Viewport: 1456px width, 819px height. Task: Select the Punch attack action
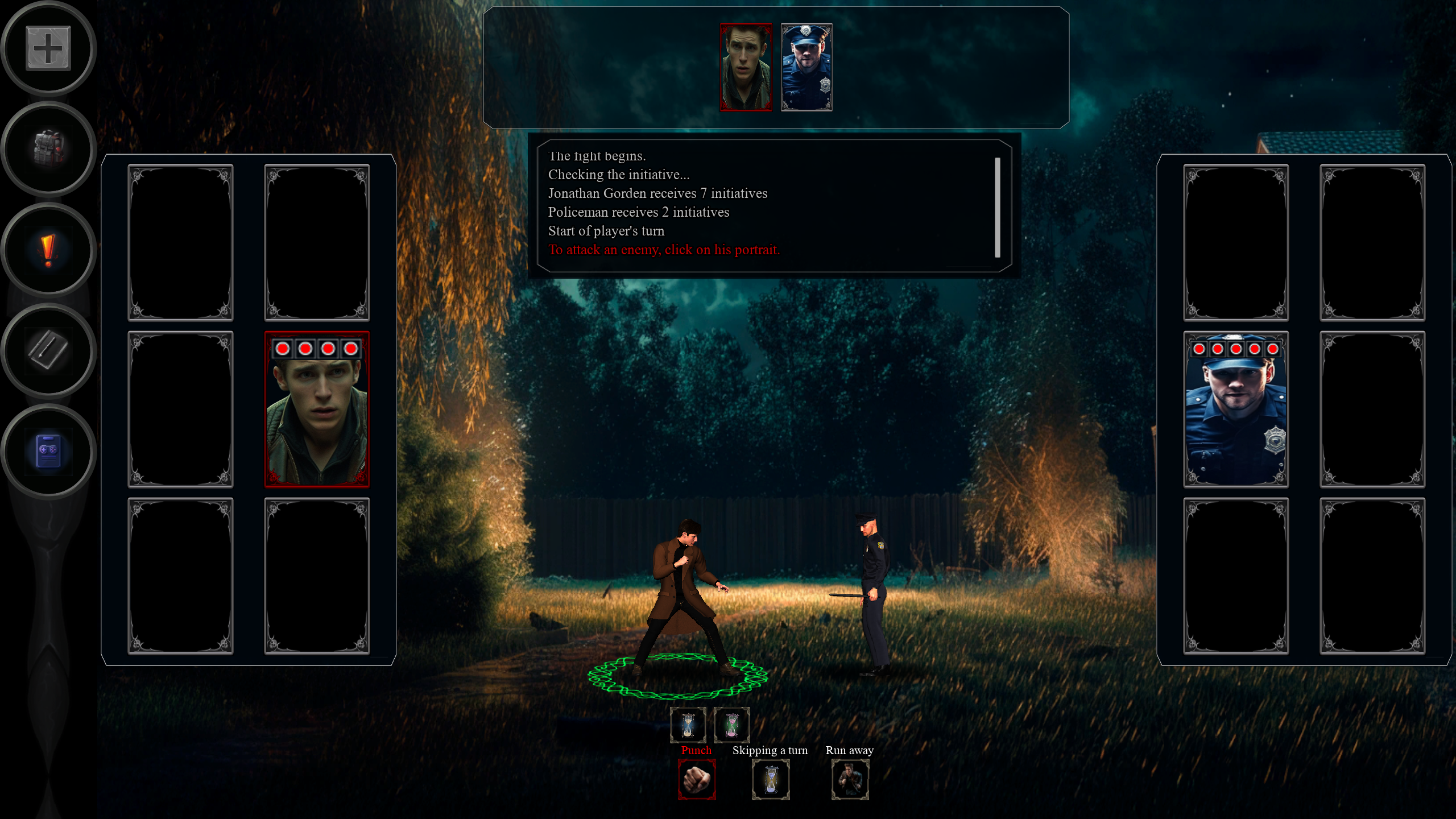click(697, 779)
